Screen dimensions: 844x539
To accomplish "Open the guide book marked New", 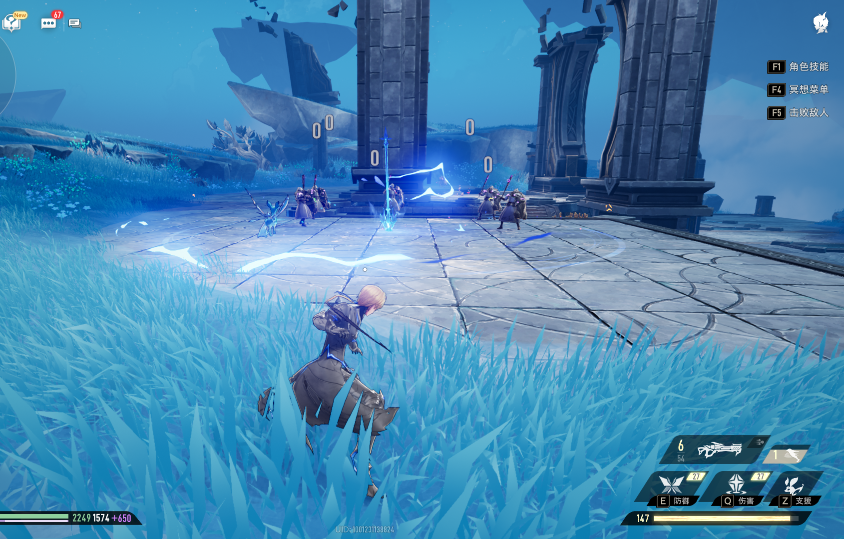I will point(12,22).
